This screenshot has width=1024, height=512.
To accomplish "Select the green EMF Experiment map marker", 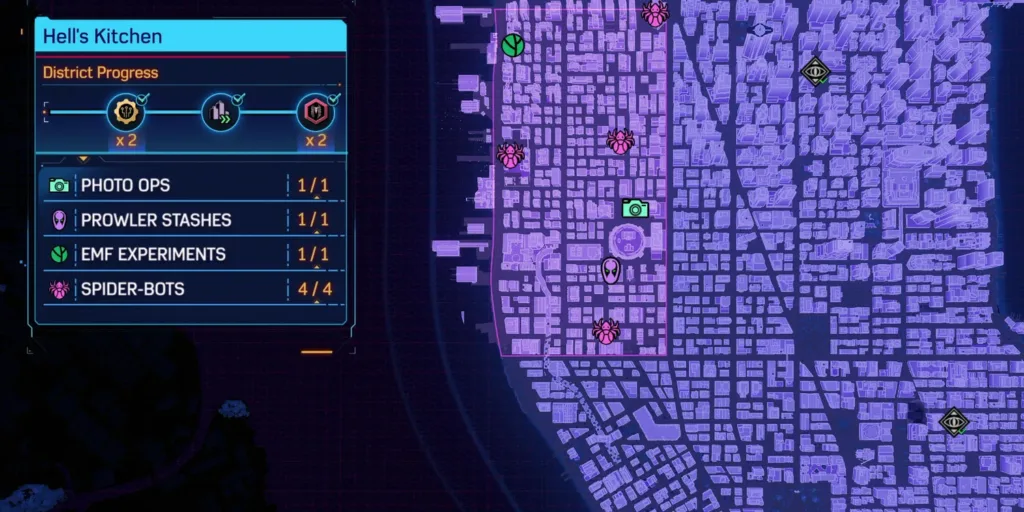I will coord(513,45).
